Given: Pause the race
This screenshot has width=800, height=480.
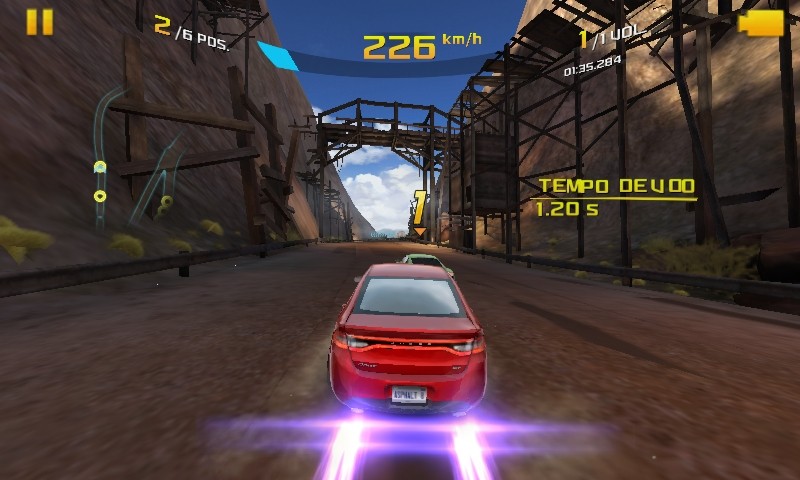Looking at the screenshot, I should coord(40,22).
